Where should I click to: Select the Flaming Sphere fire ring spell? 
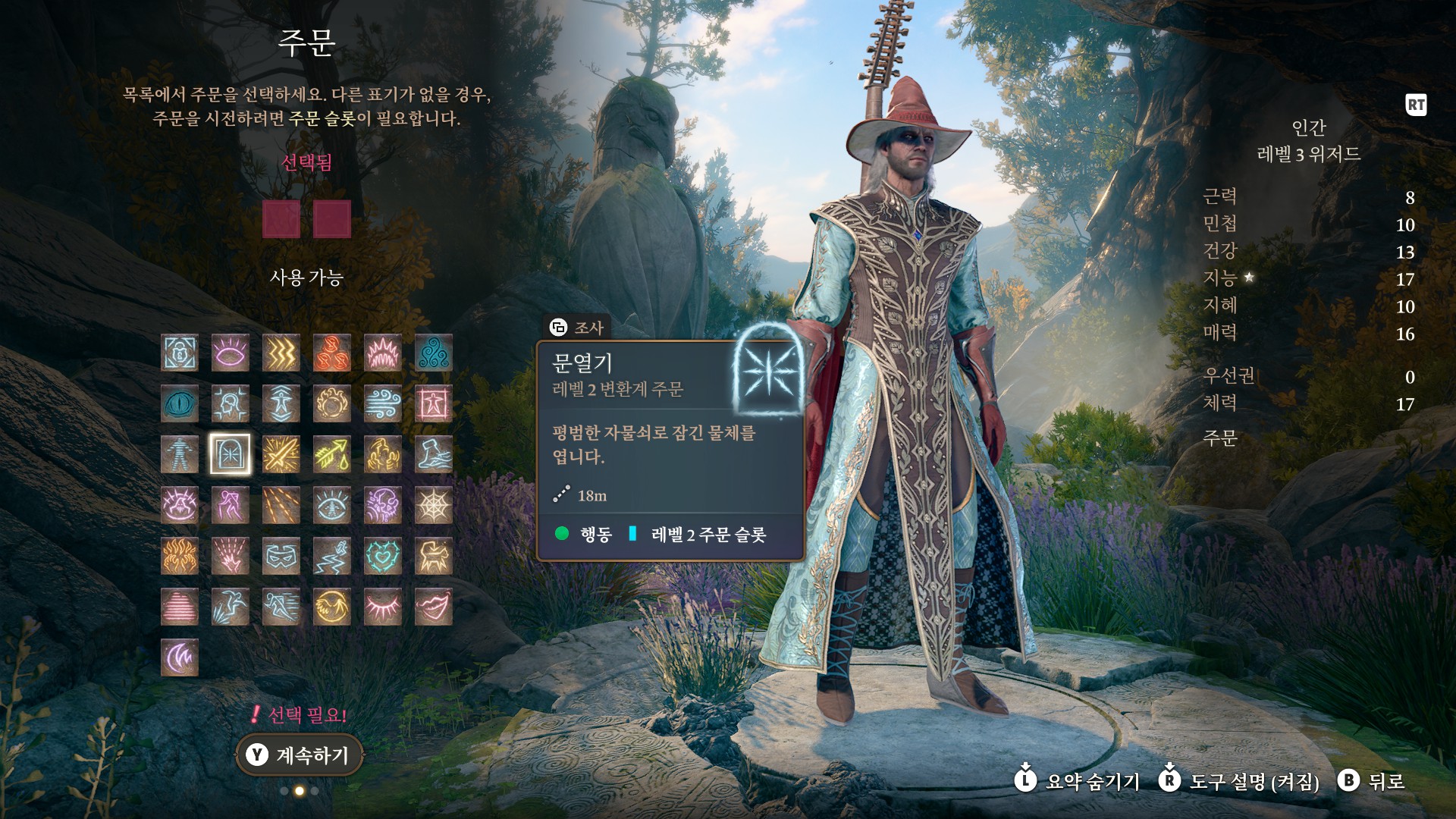[x=332, y=403]
